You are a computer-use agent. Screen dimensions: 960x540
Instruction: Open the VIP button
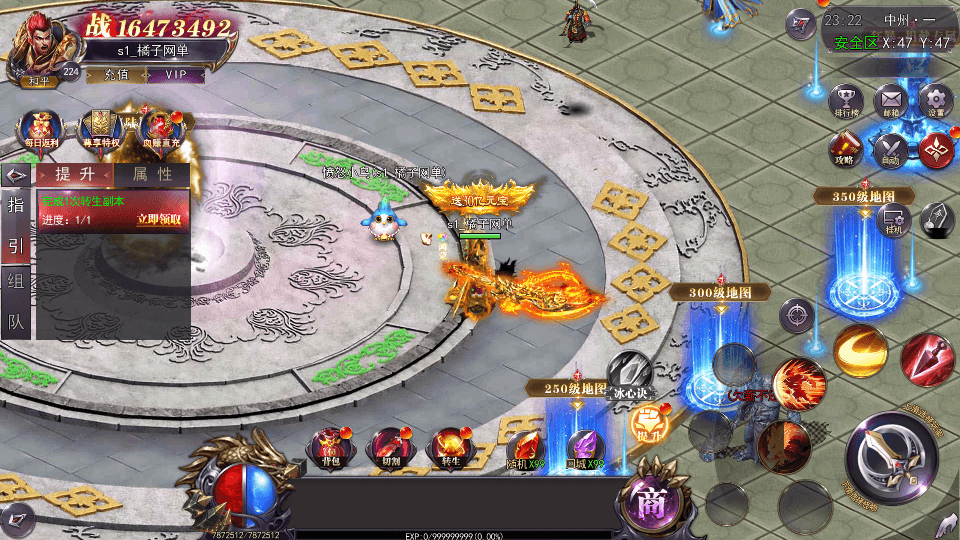pos(176,74)
